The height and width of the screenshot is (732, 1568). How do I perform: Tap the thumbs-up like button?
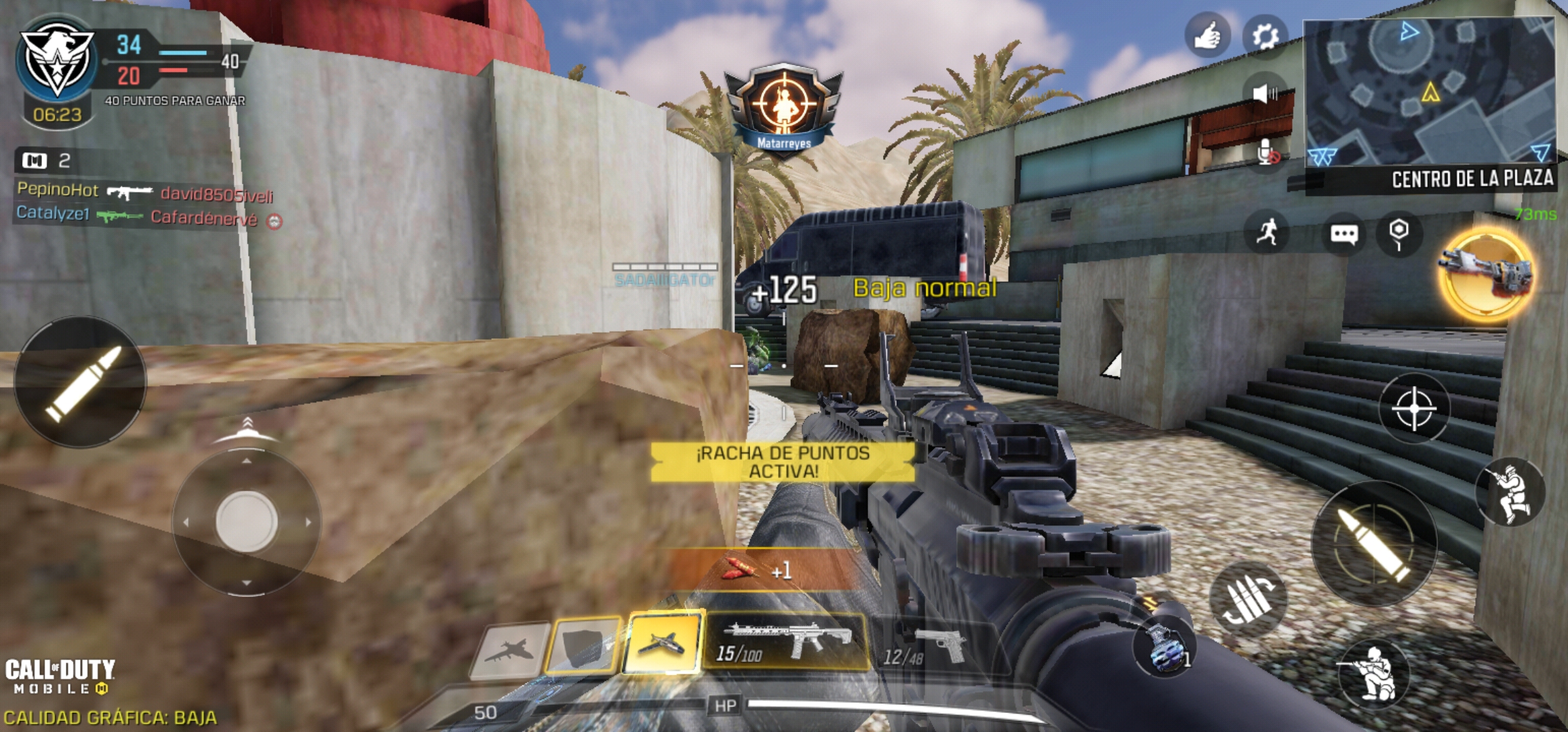pos(1207,35)
